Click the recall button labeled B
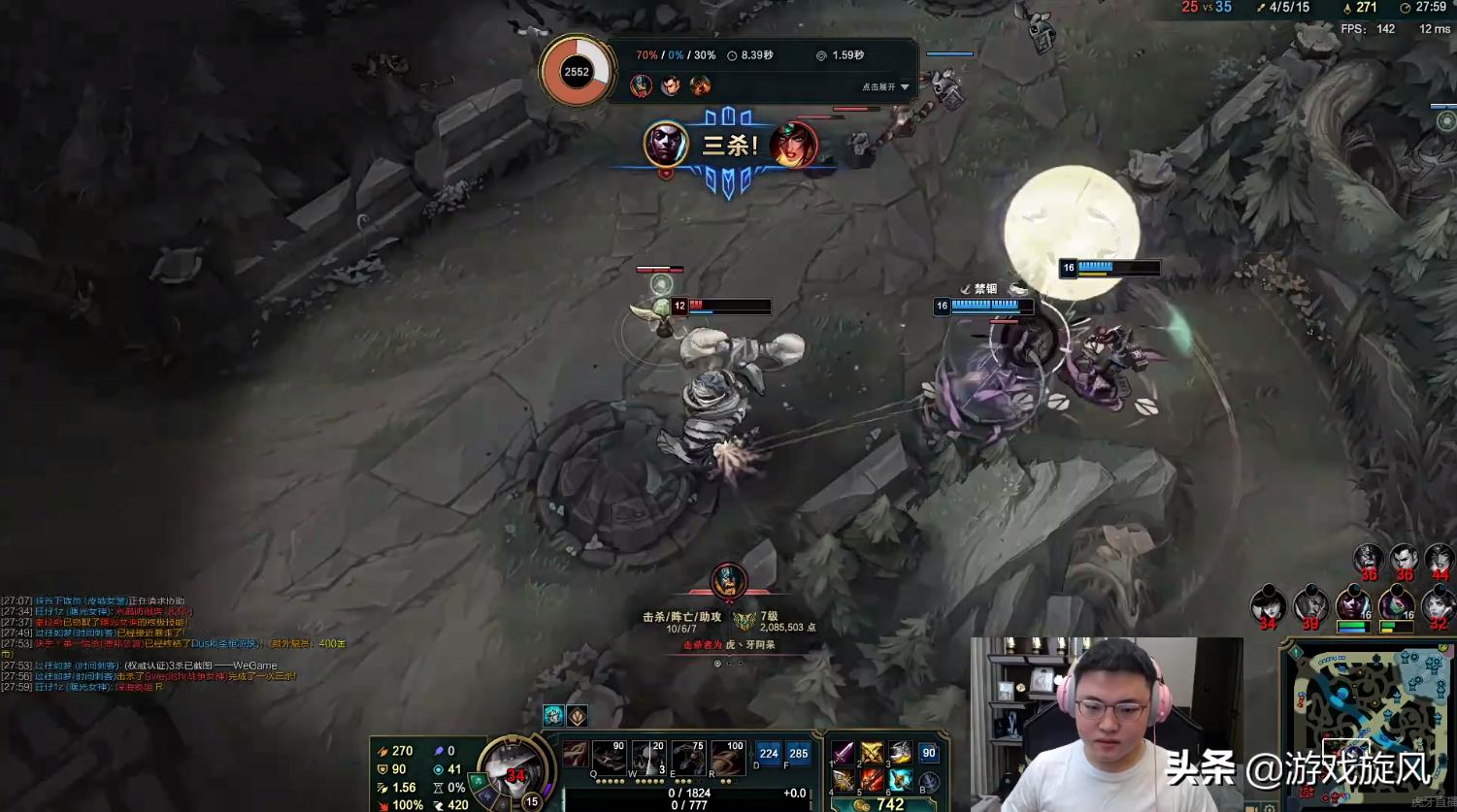The image size is (1457, 812). click(x=929, y=782)
